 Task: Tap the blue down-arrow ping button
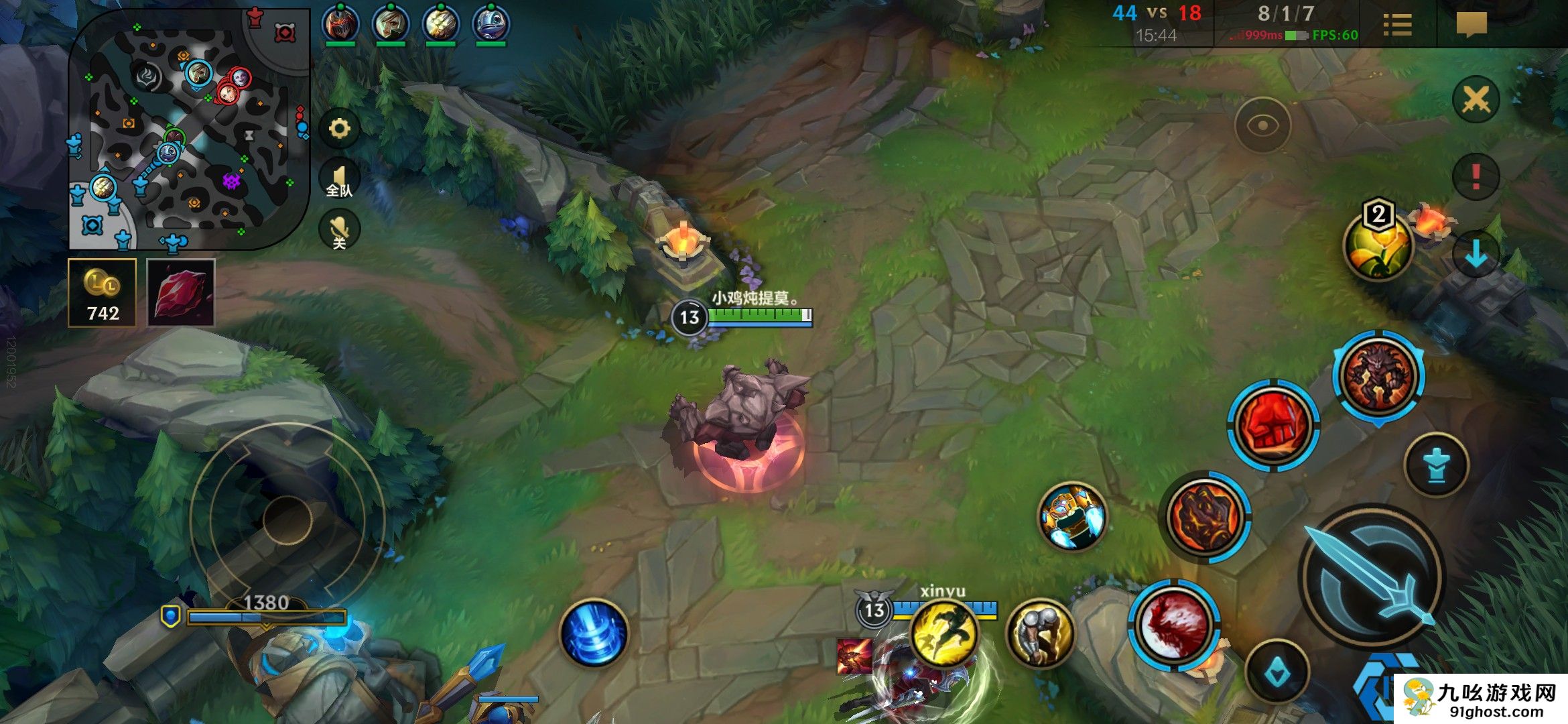tap(1476, 253)
